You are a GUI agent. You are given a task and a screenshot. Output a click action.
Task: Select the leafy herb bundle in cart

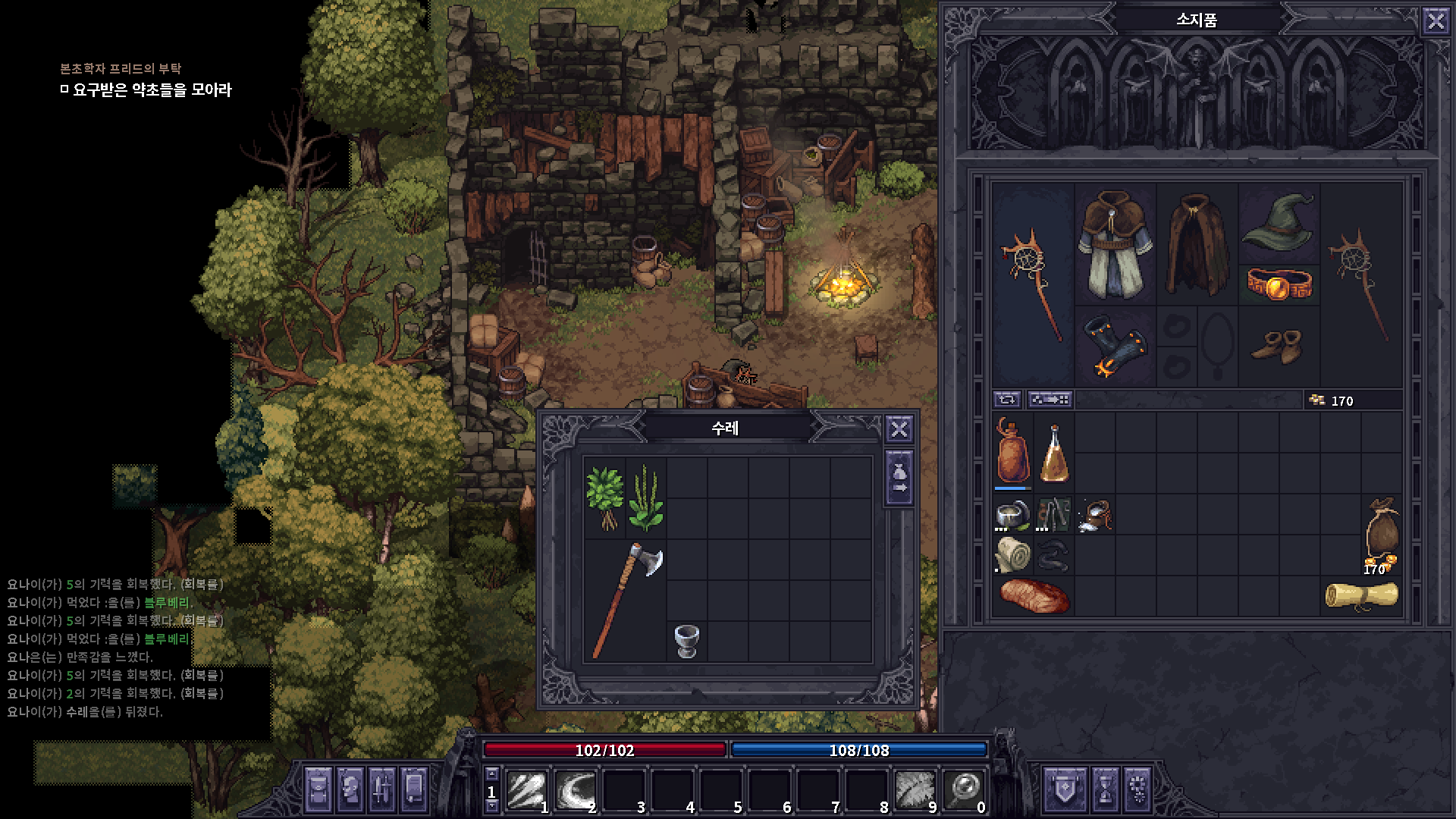(604, 497)
